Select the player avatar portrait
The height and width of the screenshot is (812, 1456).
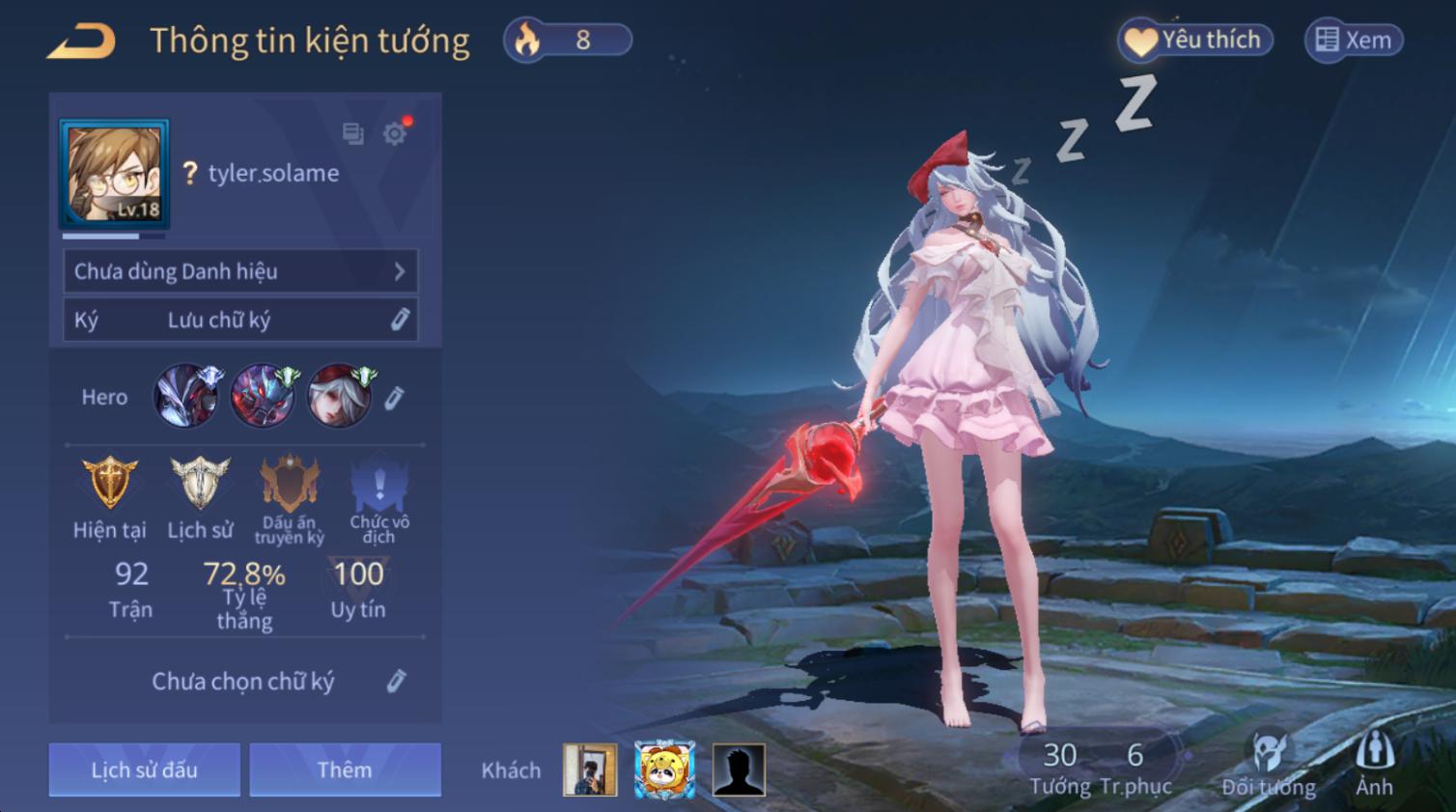[x=114, y=174]
